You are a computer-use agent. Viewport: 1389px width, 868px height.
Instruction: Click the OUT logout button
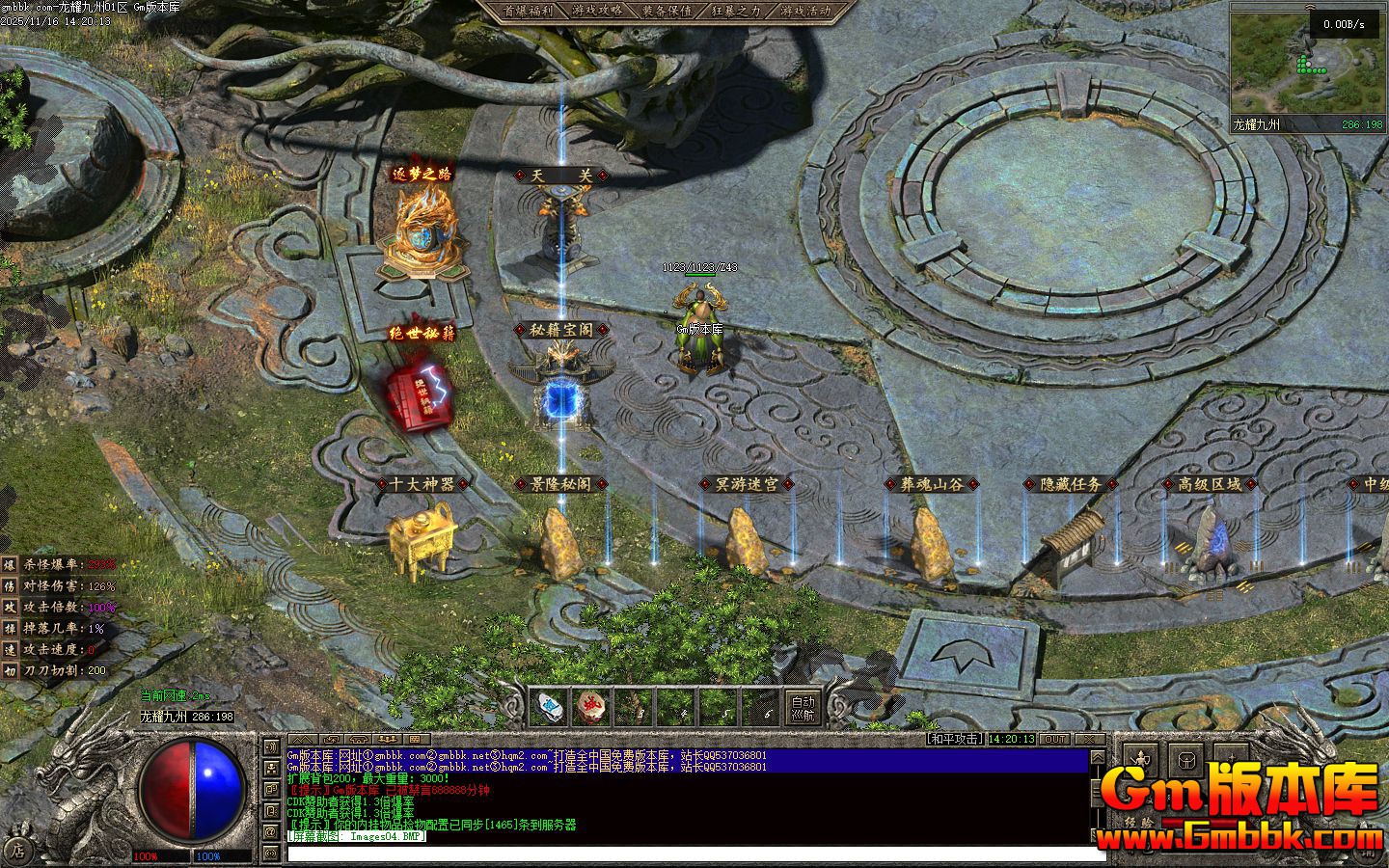[1054, 739]
